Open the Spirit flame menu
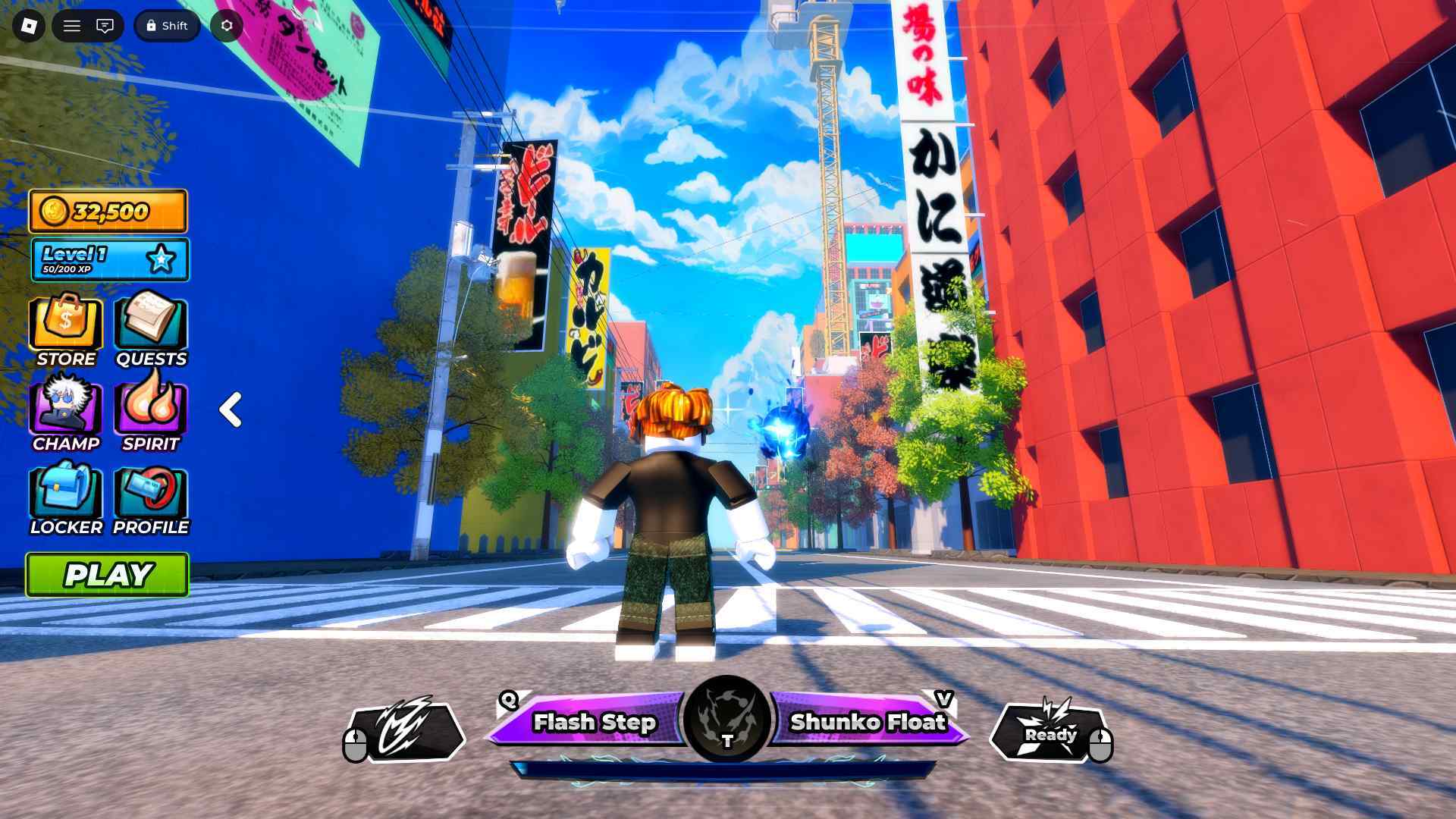This screenshot has height=819, width=1456. (150, 412)
